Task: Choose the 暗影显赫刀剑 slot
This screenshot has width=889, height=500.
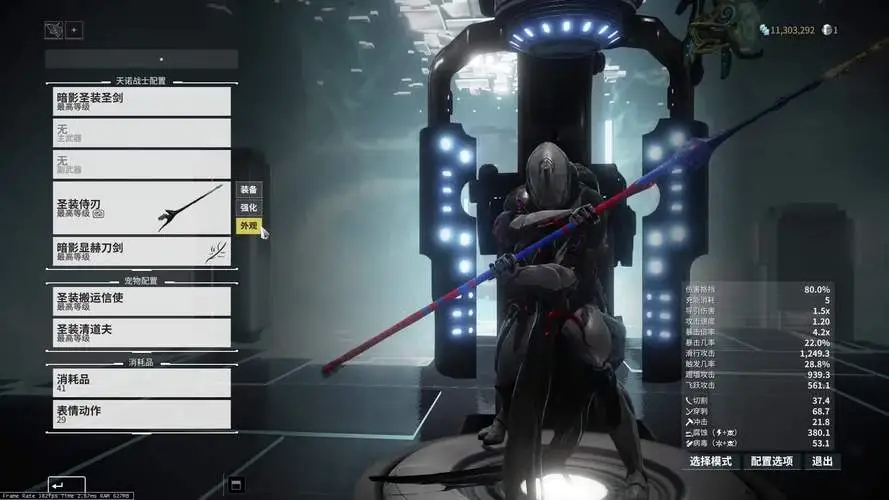Action: click(x=141, y=251)
